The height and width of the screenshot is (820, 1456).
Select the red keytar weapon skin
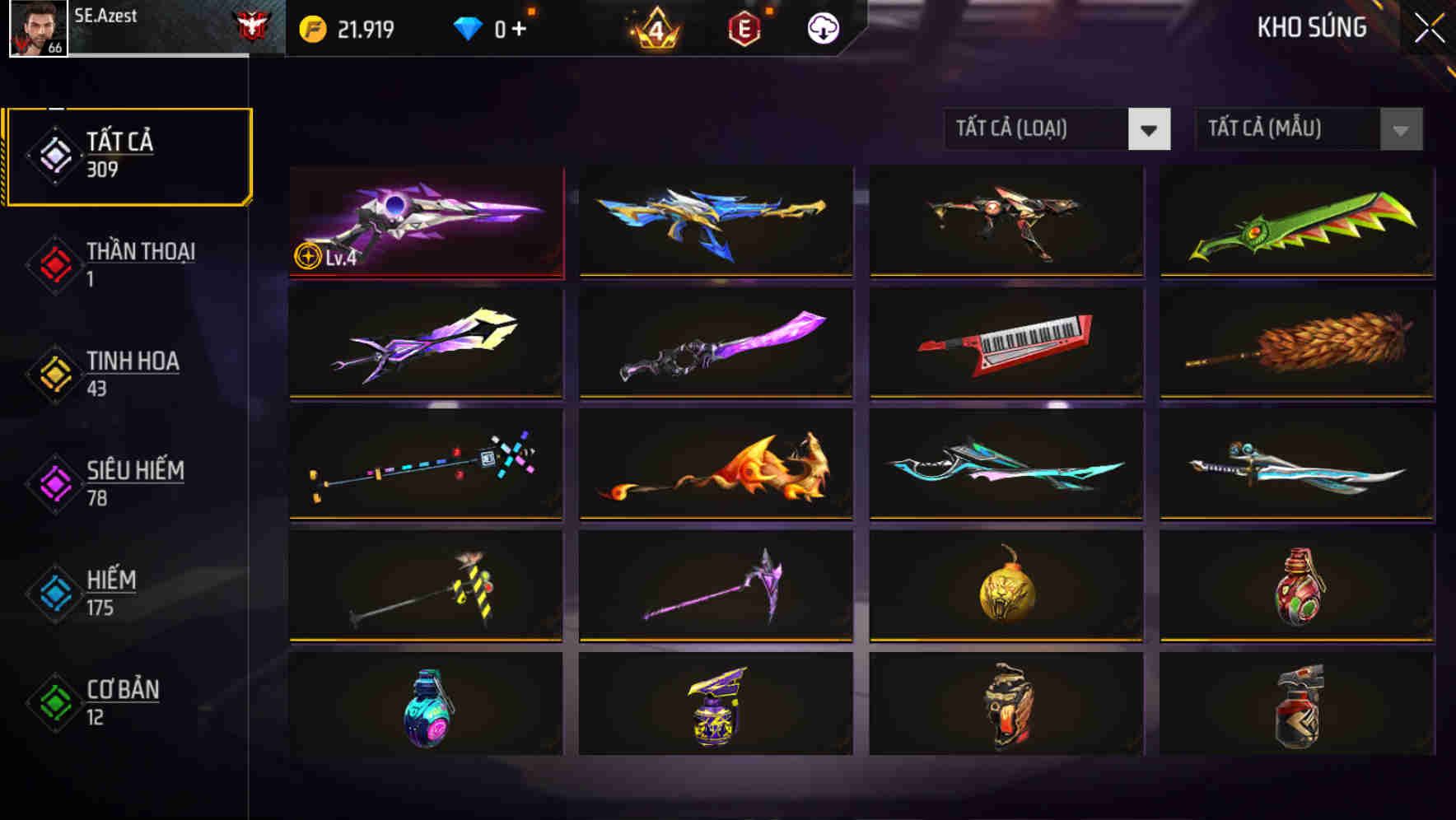click(x=1005, y=342)
